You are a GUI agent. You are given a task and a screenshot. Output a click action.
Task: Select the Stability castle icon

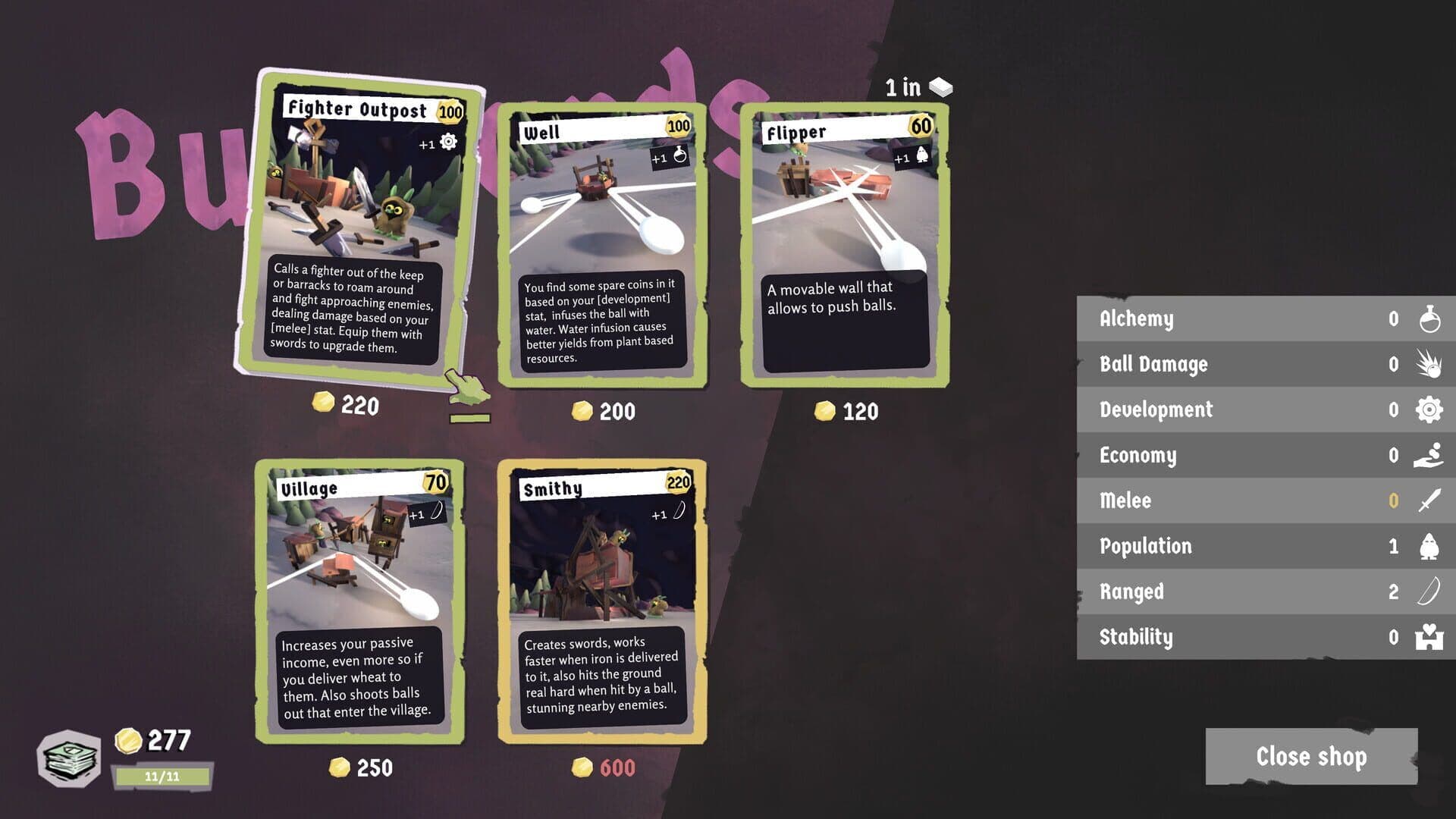(1429, 637)
